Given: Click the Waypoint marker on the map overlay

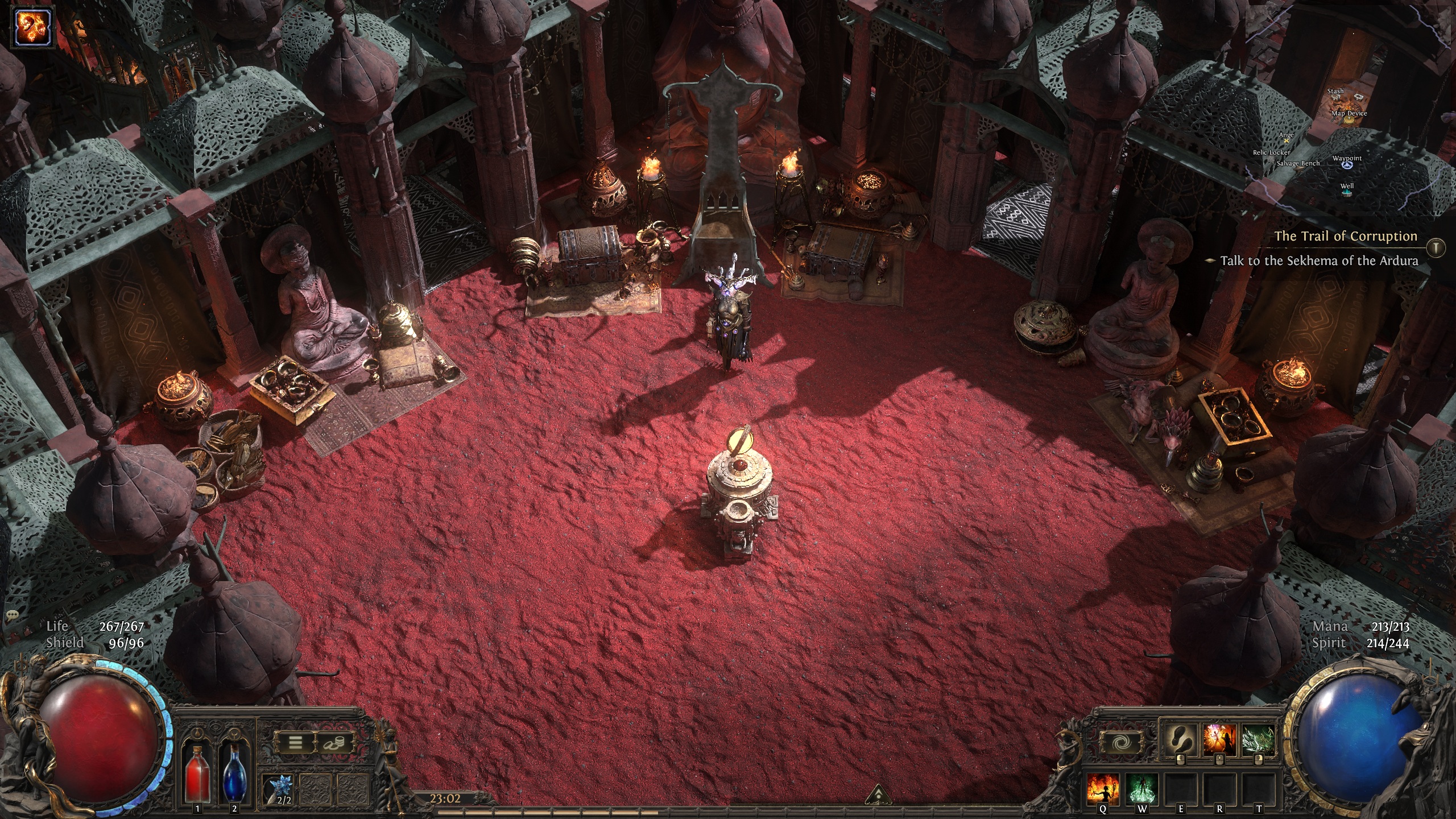Looking at the screenshot, I should (1346, 164).
